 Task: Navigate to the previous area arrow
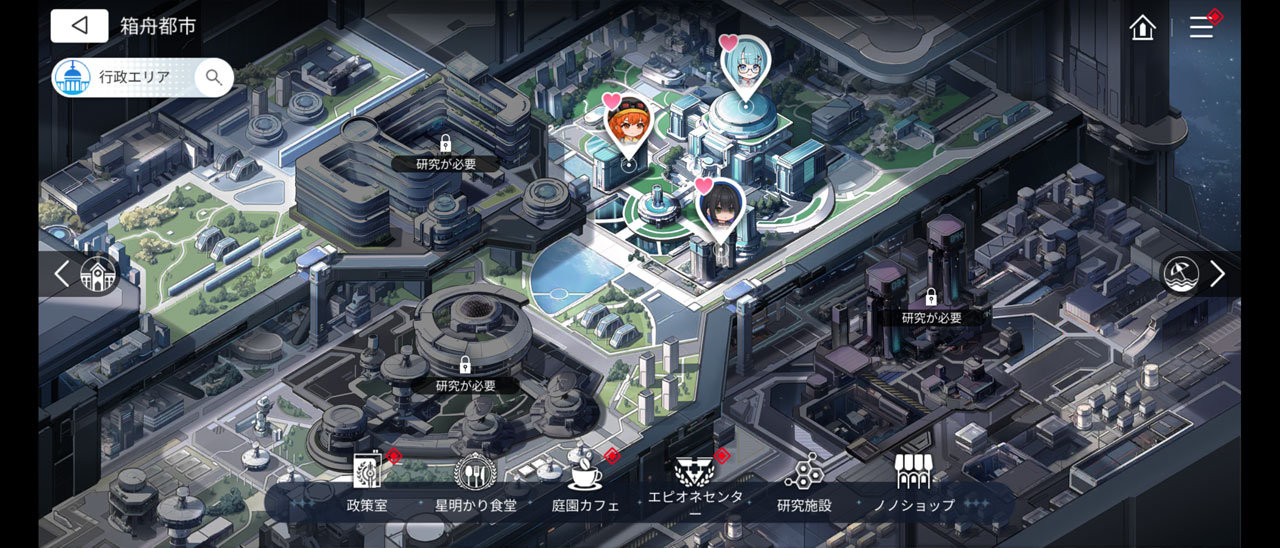(x=62, y=274)
